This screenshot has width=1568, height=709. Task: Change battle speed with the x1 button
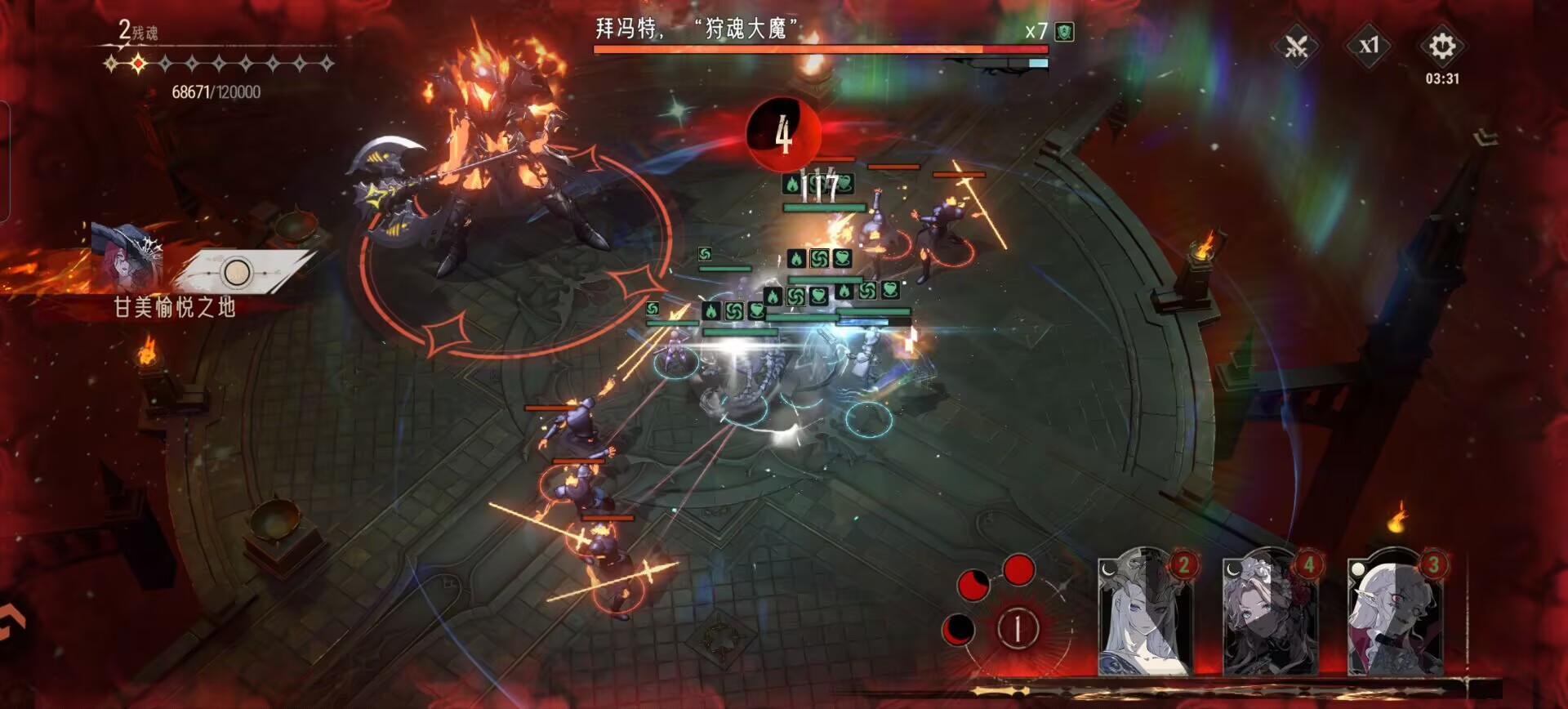[1369, 46]
